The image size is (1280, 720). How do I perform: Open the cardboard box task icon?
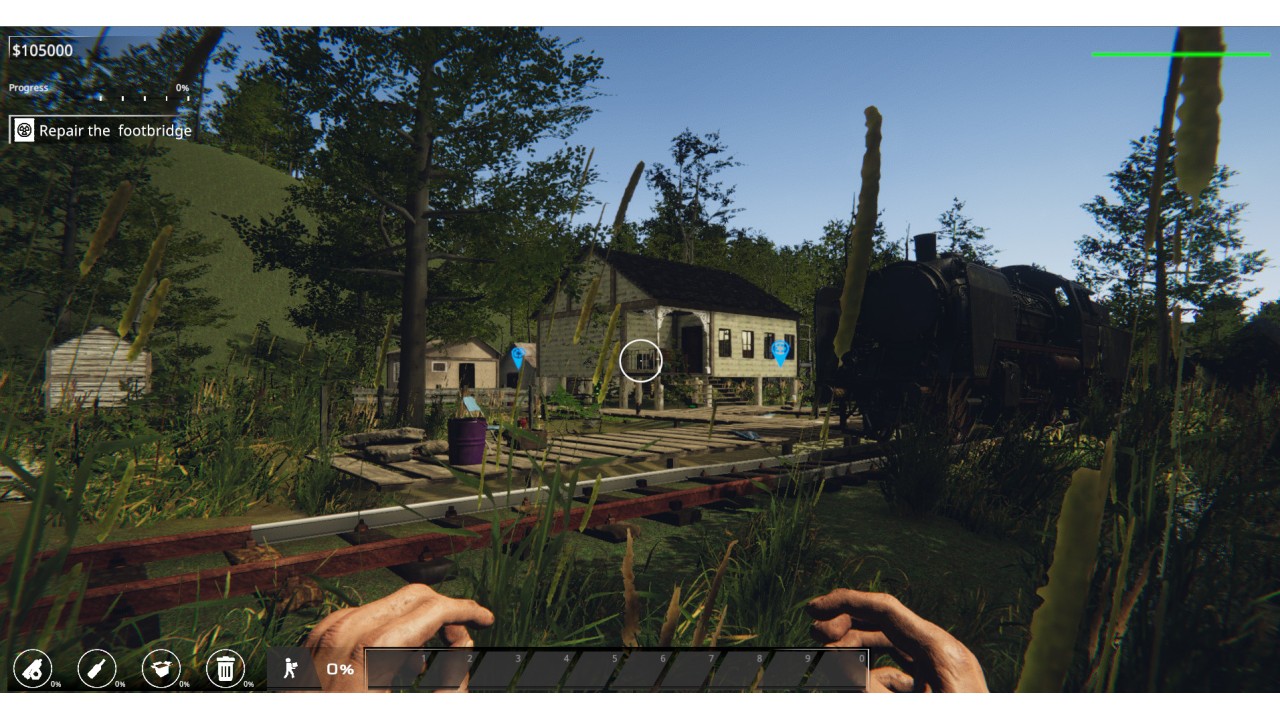(x=161, y=668)
